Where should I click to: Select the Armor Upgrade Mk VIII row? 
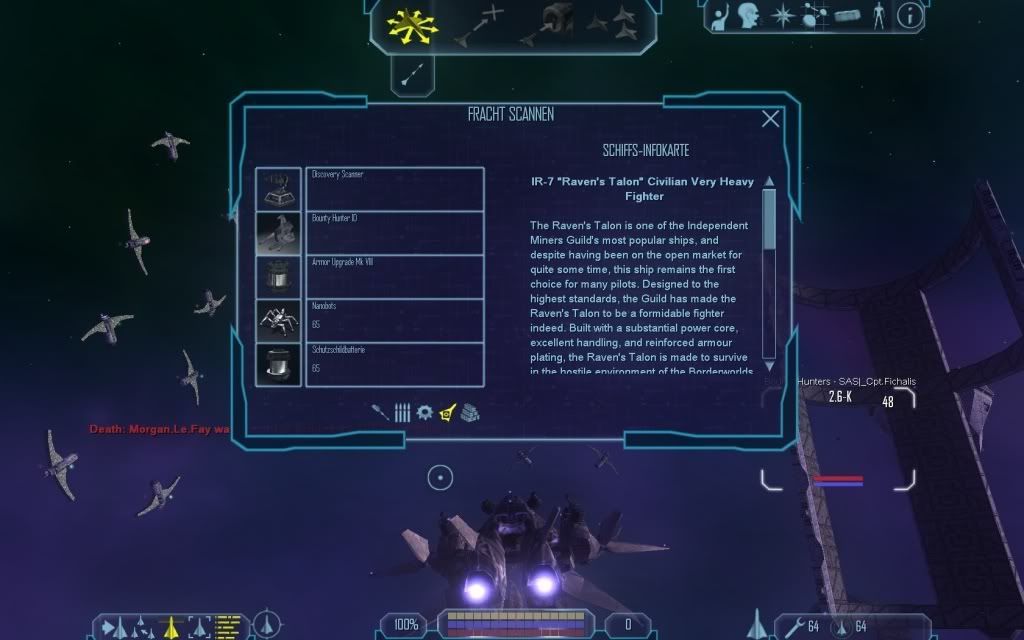point(394,277)
